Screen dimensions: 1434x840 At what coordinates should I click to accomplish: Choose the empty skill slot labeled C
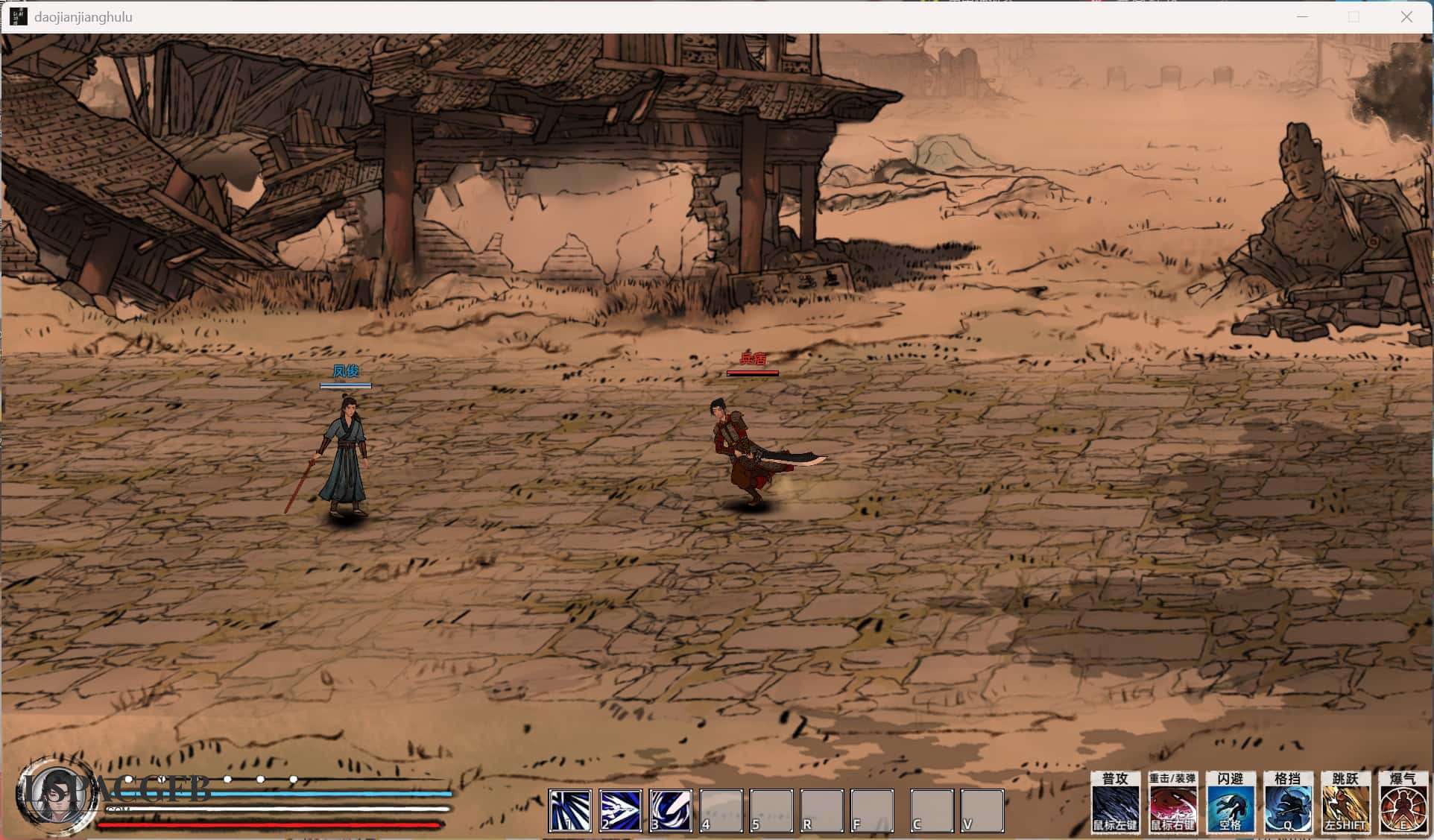pos(932,810)
